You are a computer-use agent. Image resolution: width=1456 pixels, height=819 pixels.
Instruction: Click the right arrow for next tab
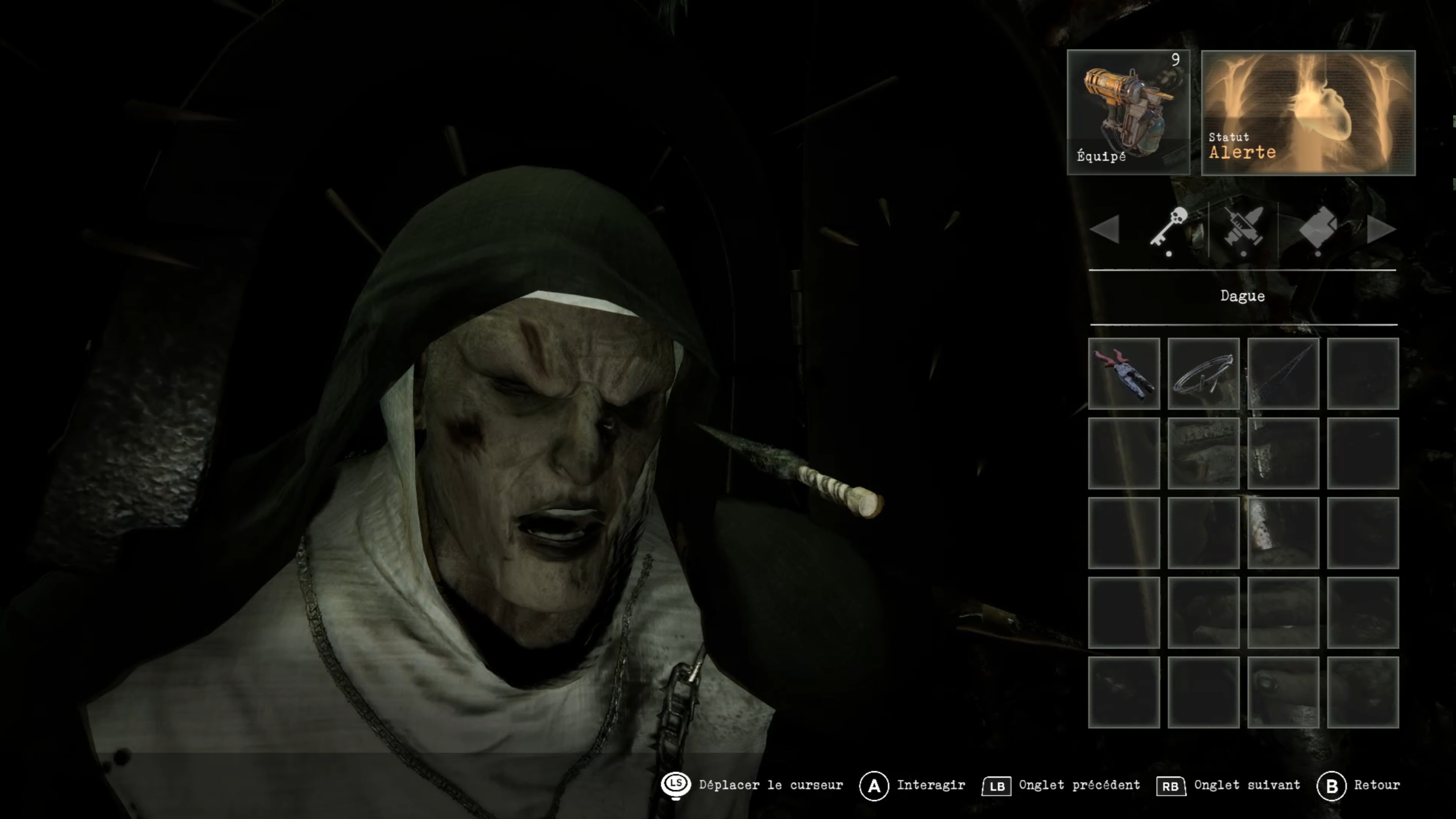point(1380,229)
